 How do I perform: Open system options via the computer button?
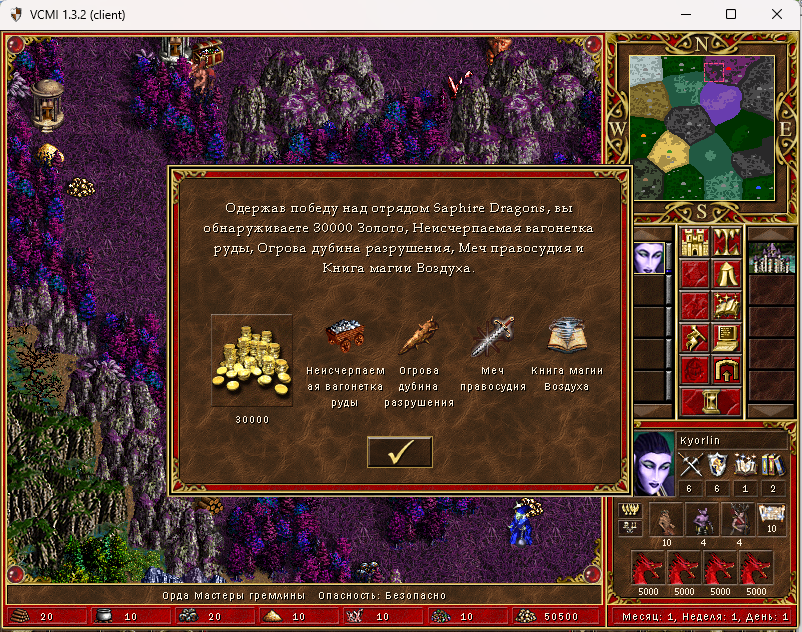pos(726,337)
